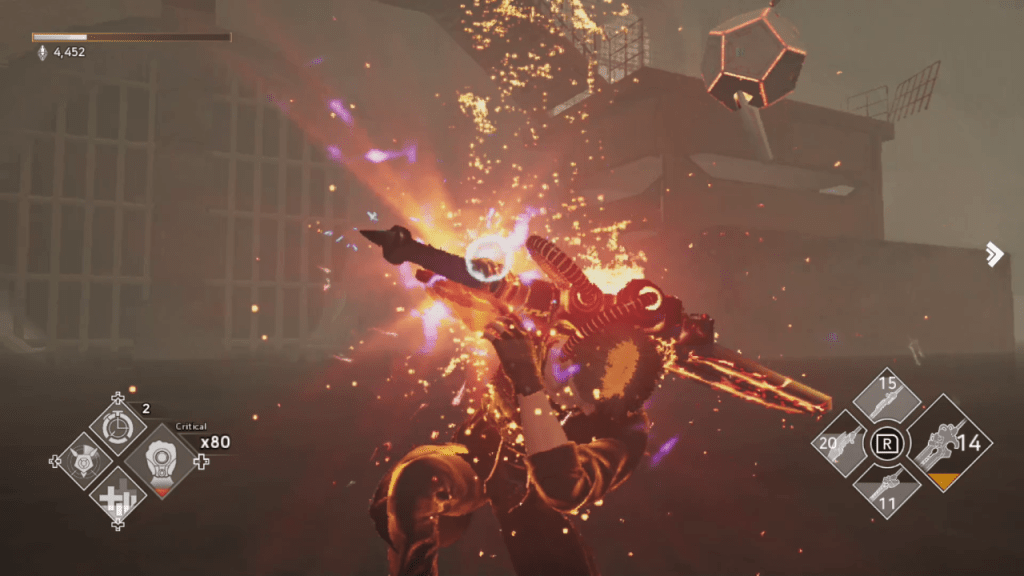Screen dimensions: 1024x576
Task: Select the fox-eared shield emblem slot
Action: 83,461
